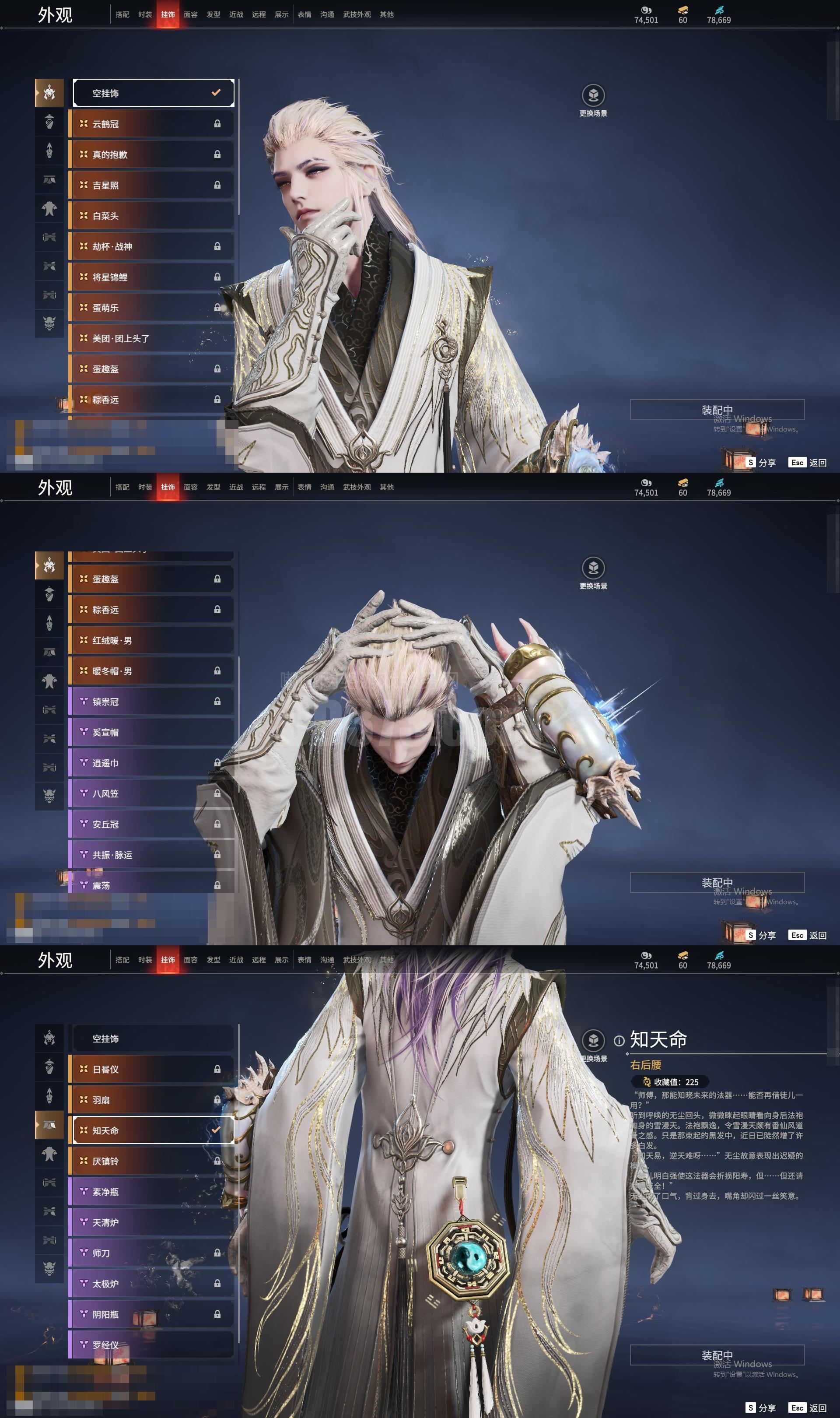Equip the 羽扇 pendant from the list

pos(153,1100)
